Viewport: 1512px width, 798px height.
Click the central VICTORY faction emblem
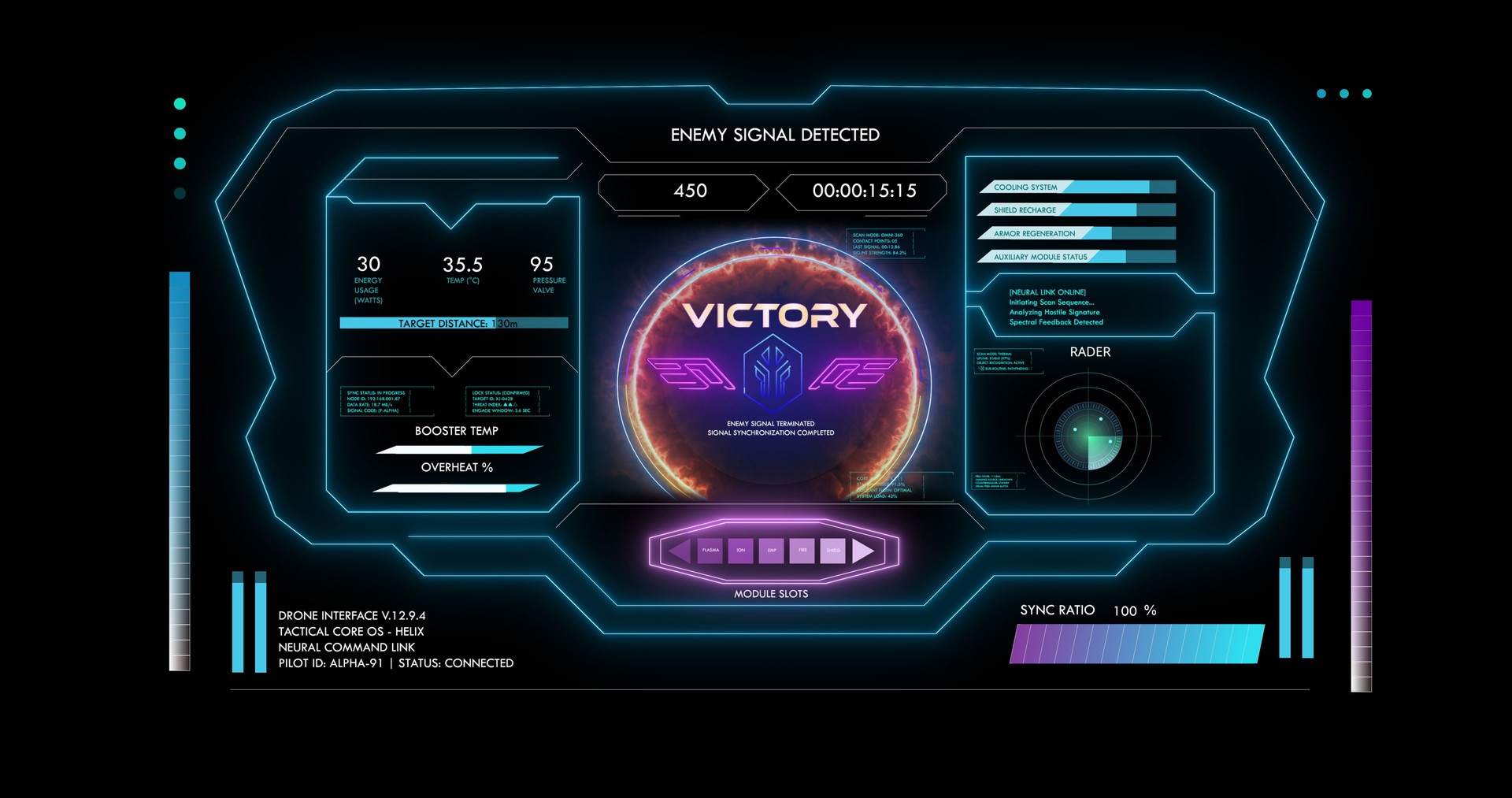[772, 370]
